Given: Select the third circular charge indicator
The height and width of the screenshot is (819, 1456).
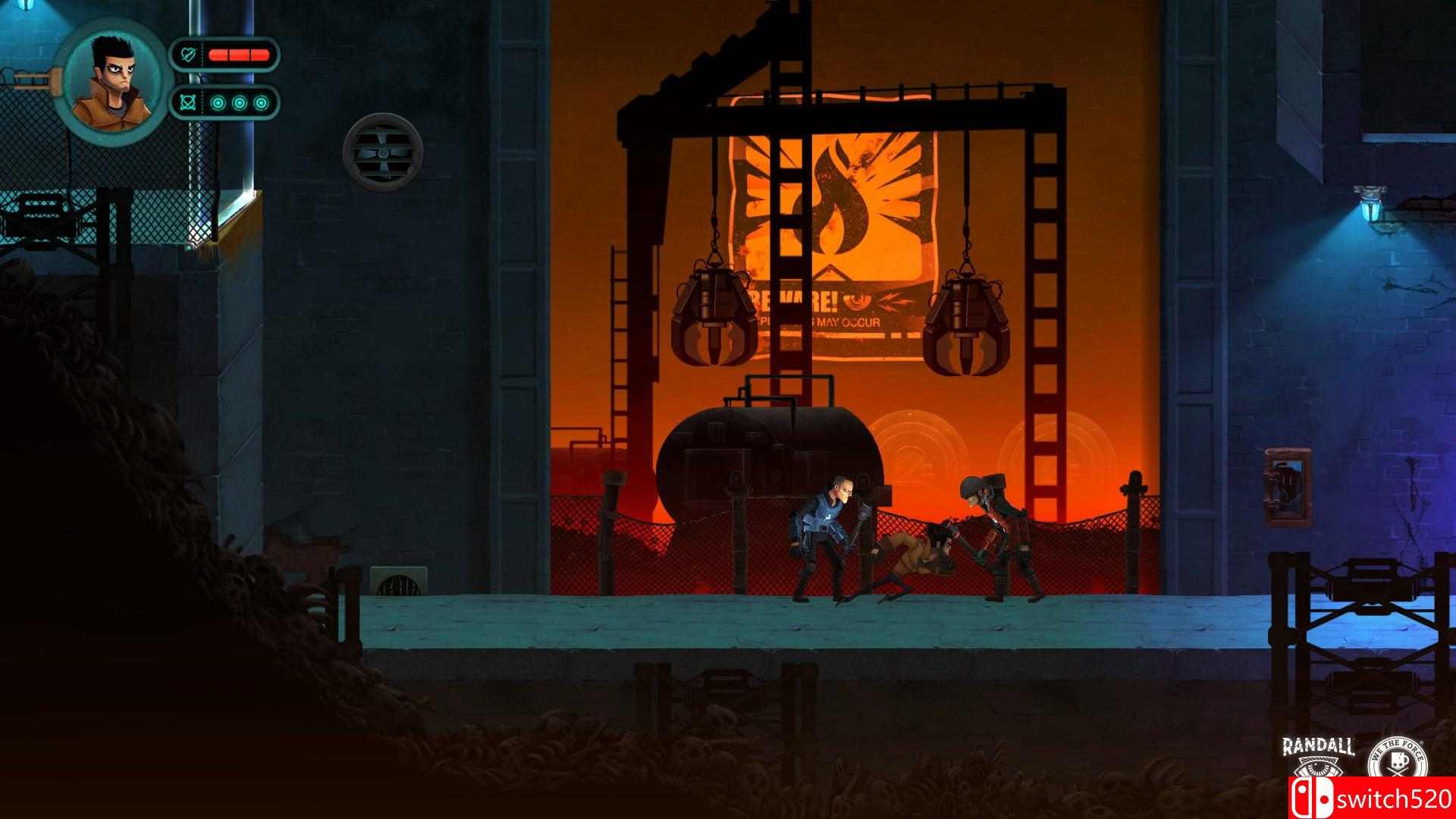Looking at the screenshot, I should [x=261, y=102].
